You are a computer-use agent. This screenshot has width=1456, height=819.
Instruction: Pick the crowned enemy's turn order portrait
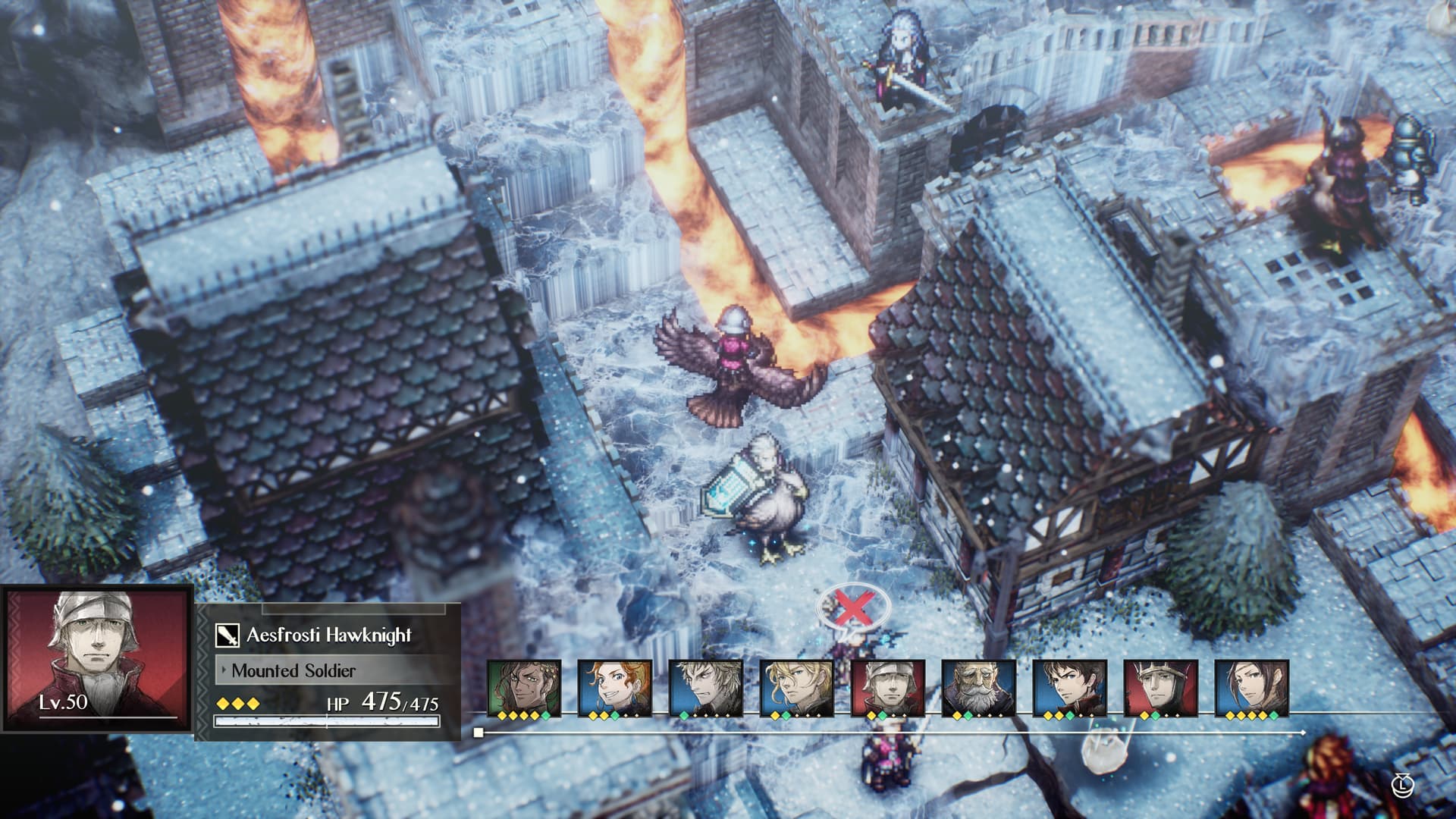click(1160, 687)
